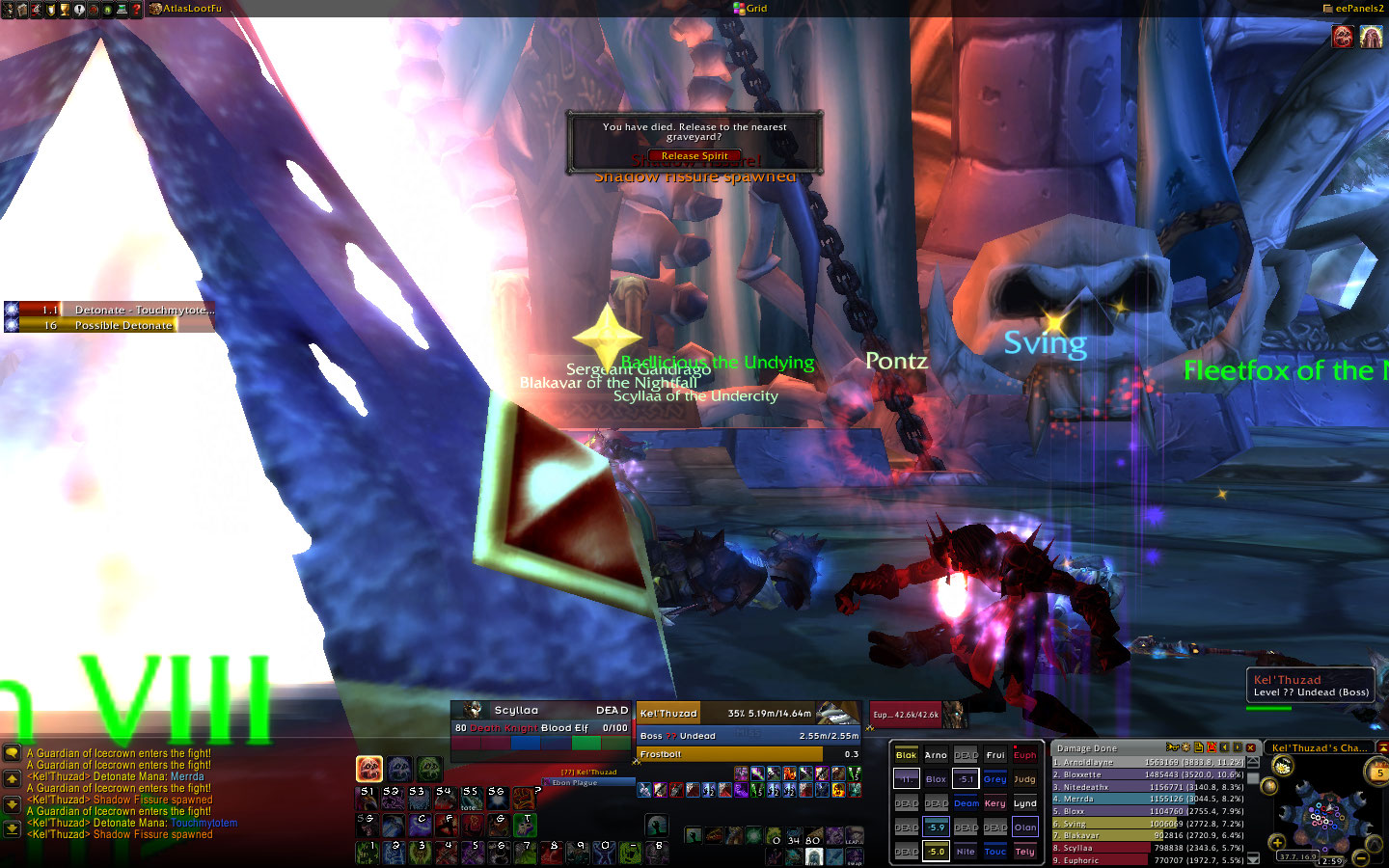Open the AtlasLootFu menu

(191, 9)
